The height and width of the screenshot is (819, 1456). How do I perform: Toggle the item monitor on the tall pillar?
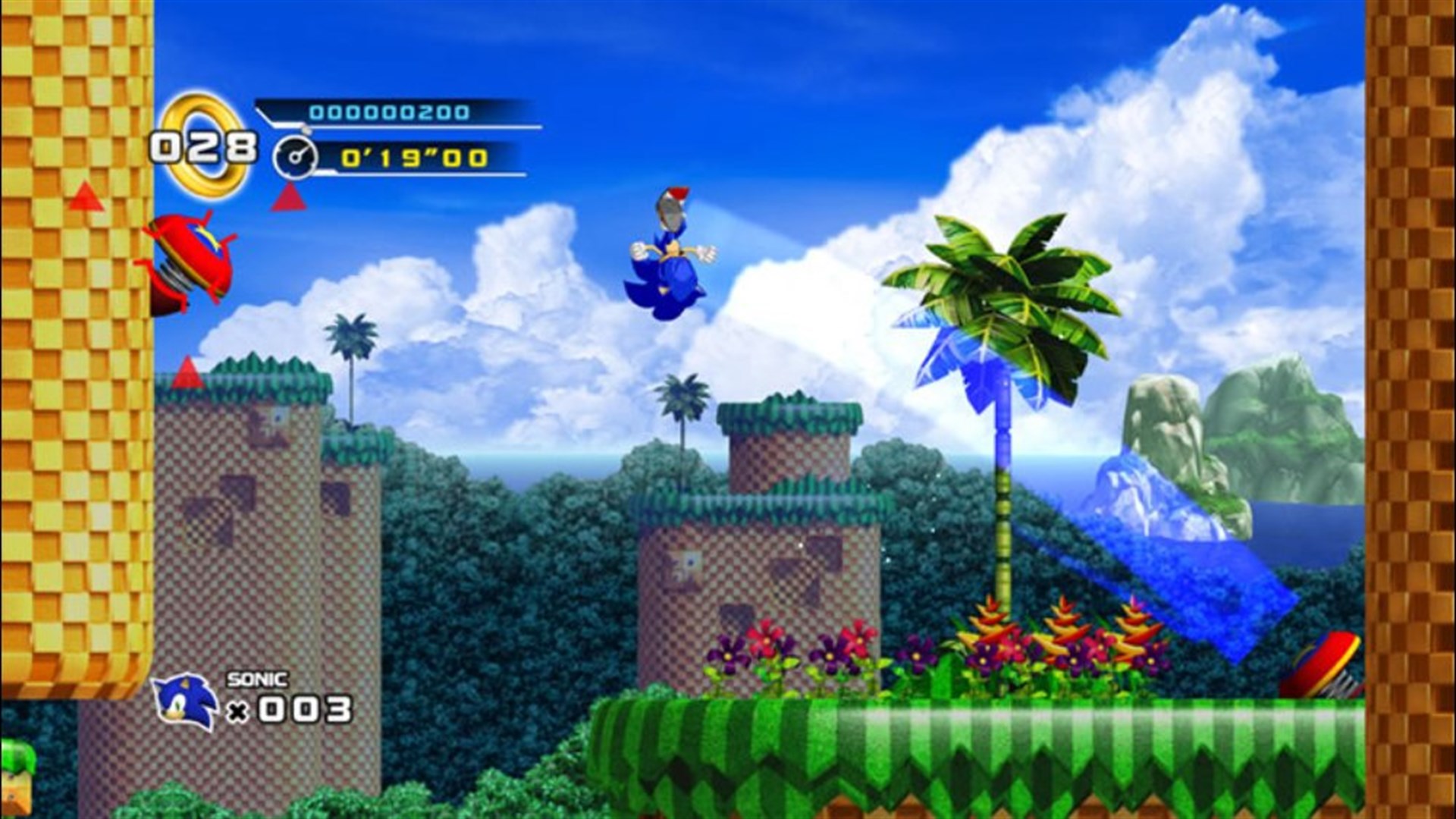click(x=278, y=419)
